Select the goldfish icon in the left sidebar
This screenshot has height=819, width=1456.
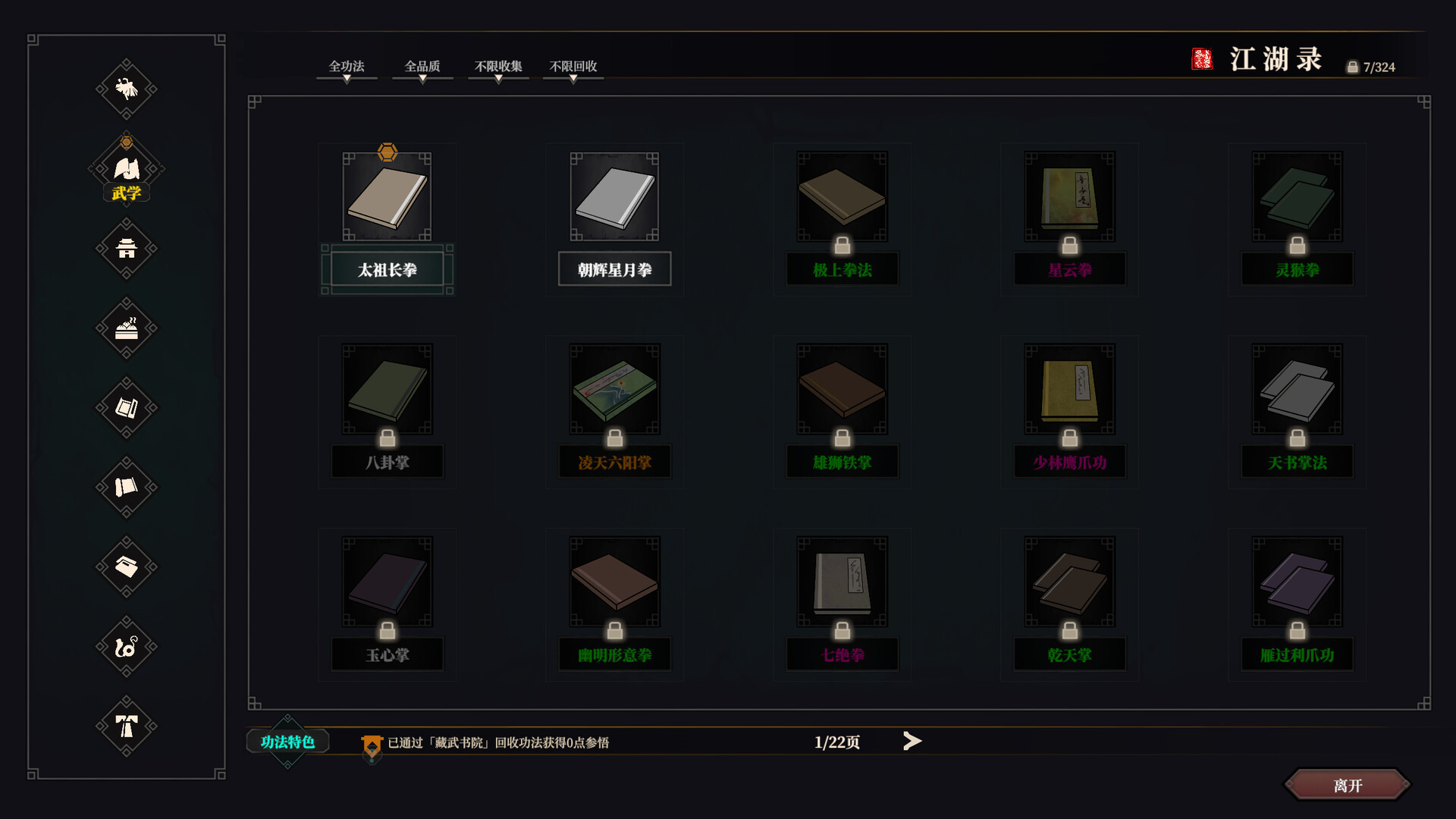127,89
